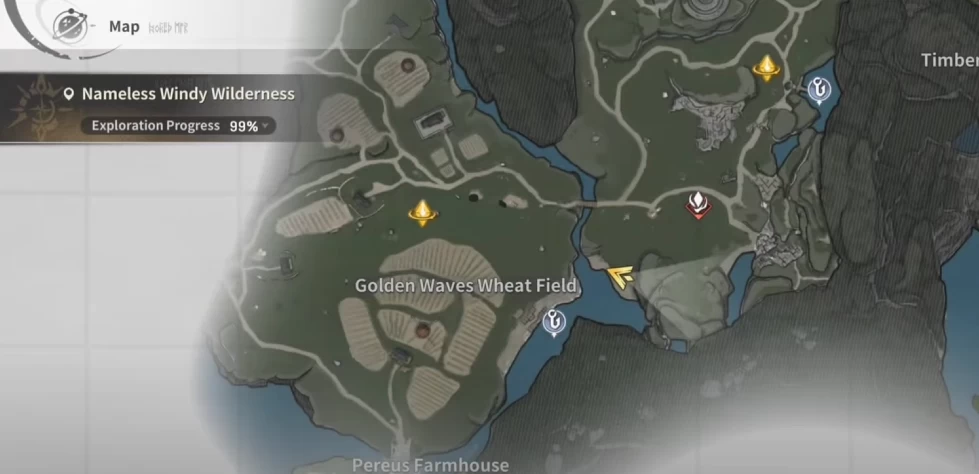979x474 pixels.
Task: Open the Nameless Windy Wilderness region panel
Action: pos(180,94)
